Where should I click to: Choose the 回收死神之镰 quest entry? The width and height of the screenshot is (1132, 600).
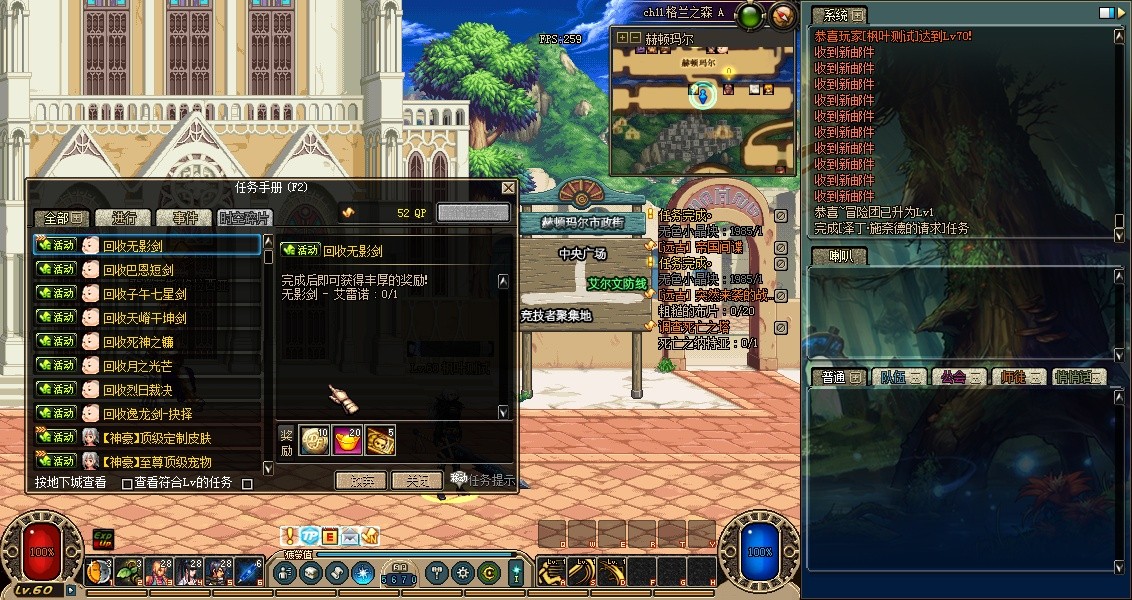click(x=138, y=342)
